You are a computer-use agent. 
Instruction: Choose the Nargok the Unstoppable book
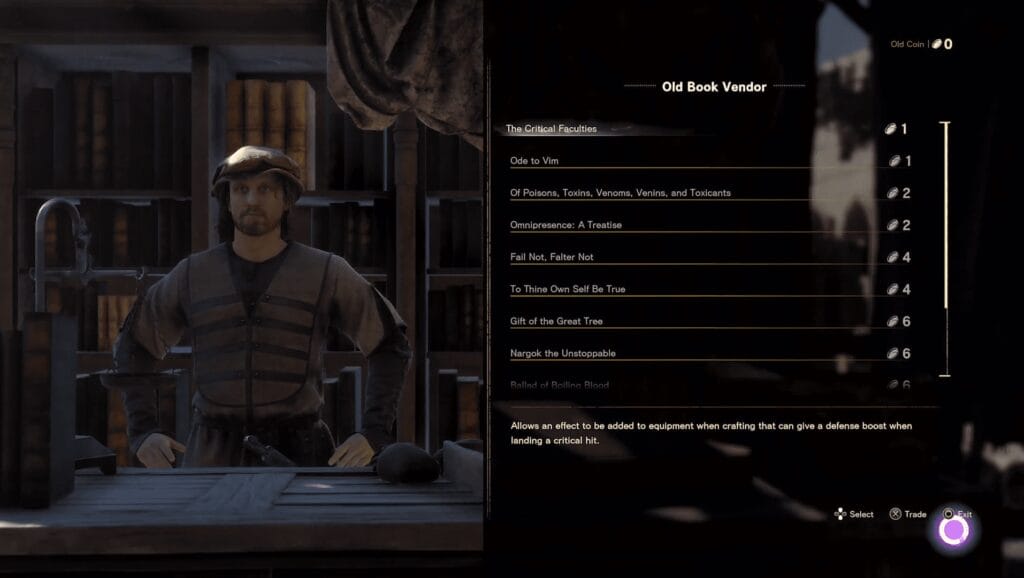tap(562, 353)
